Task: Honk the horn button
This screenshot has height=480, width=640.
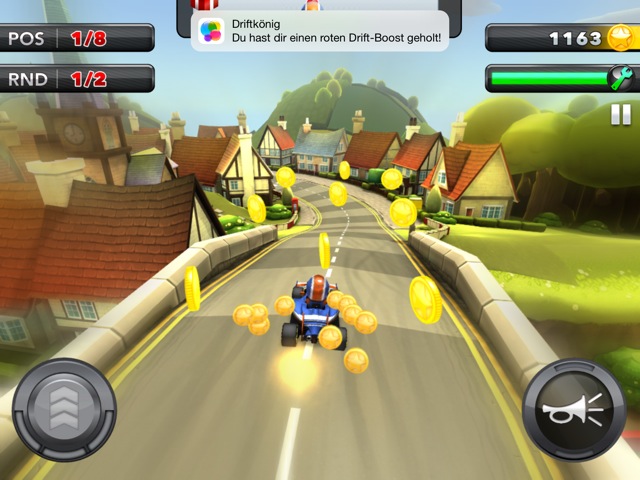Action: 574,410
